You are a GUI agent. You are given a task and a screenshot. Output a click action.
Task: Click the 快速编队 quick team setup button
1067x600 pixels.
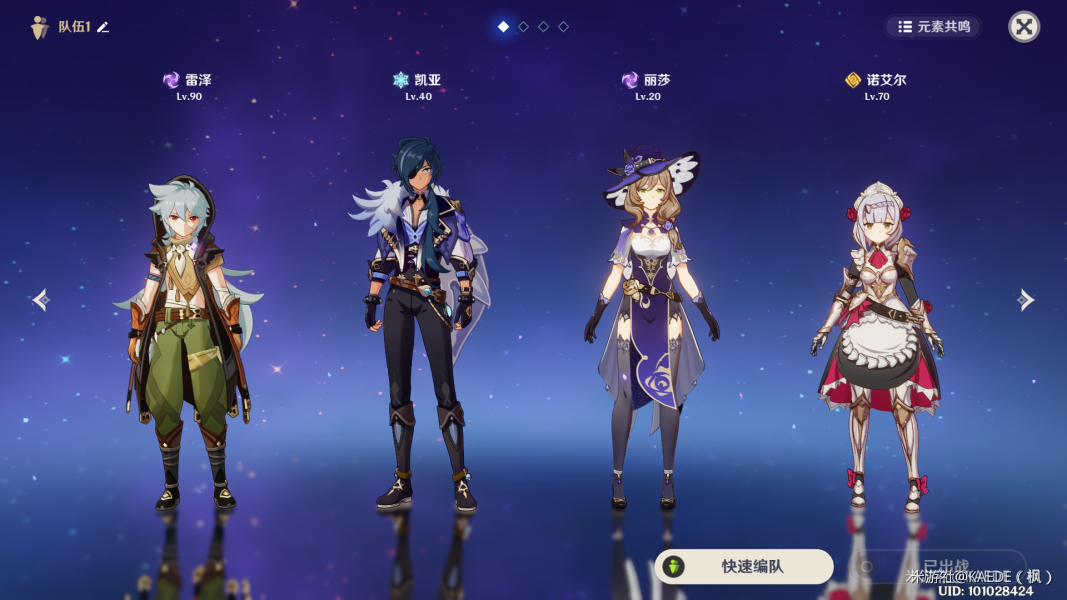[x=744, y=566]
